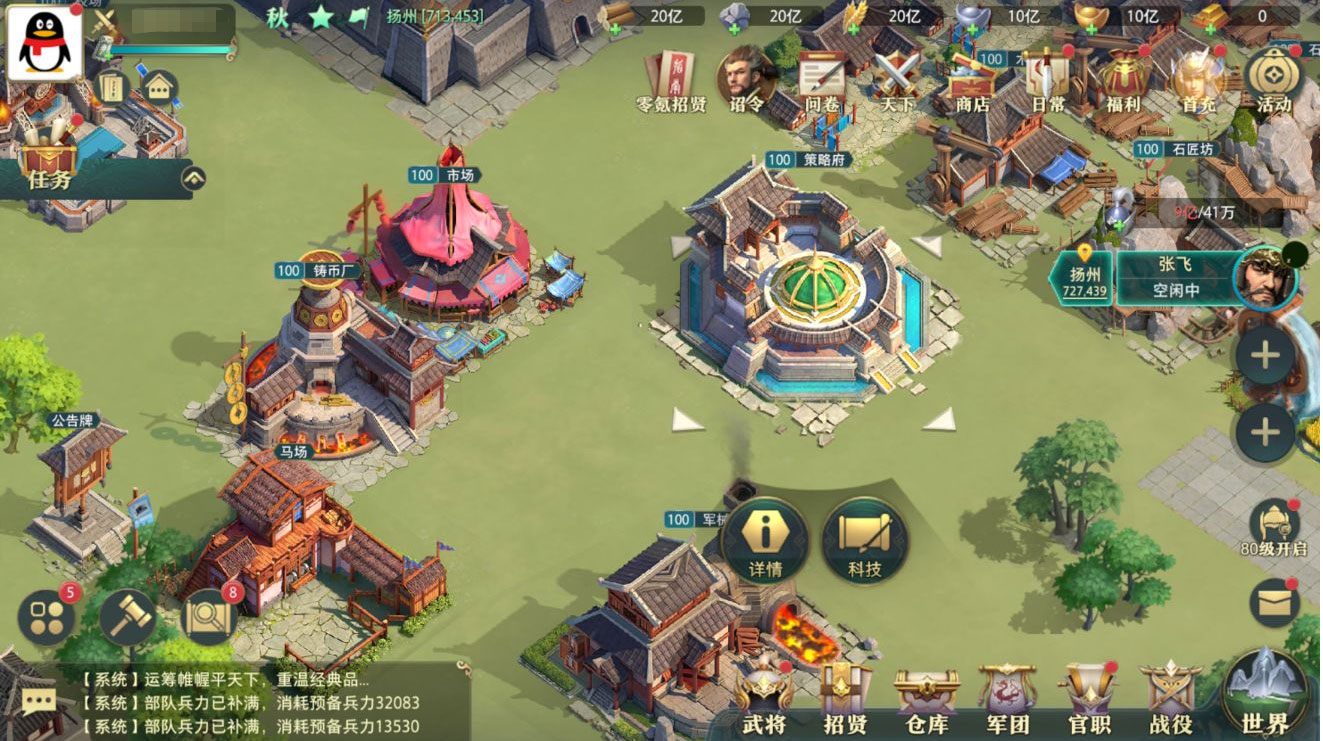The height and width of the screenshot is (741, 1323).
Task: Open the 日常 daily icon
Action: [1048, 79]
